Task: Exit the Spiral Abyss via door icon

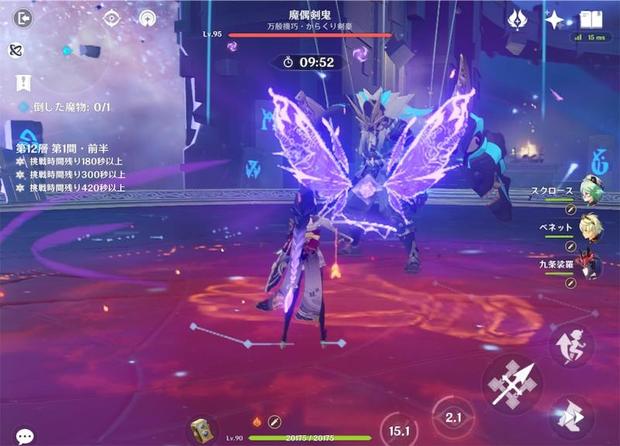Action: coord(24,17)
